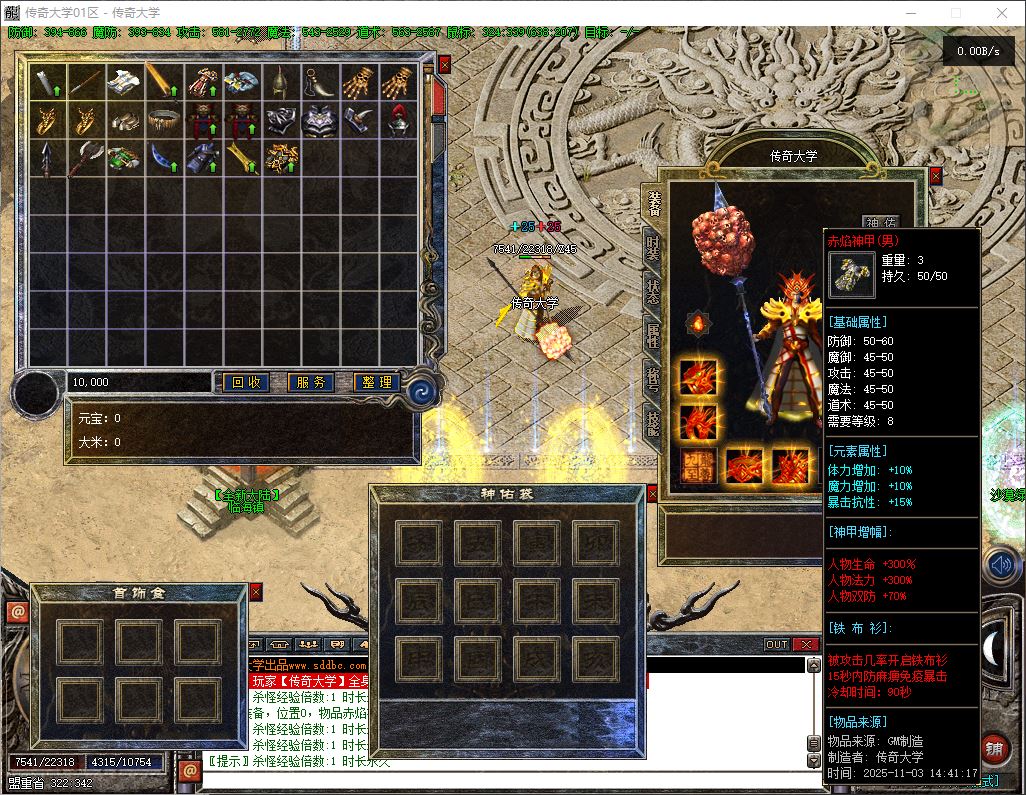Open the 状态 status tab
Viewport: 1026px width, 795px height.
653,290
